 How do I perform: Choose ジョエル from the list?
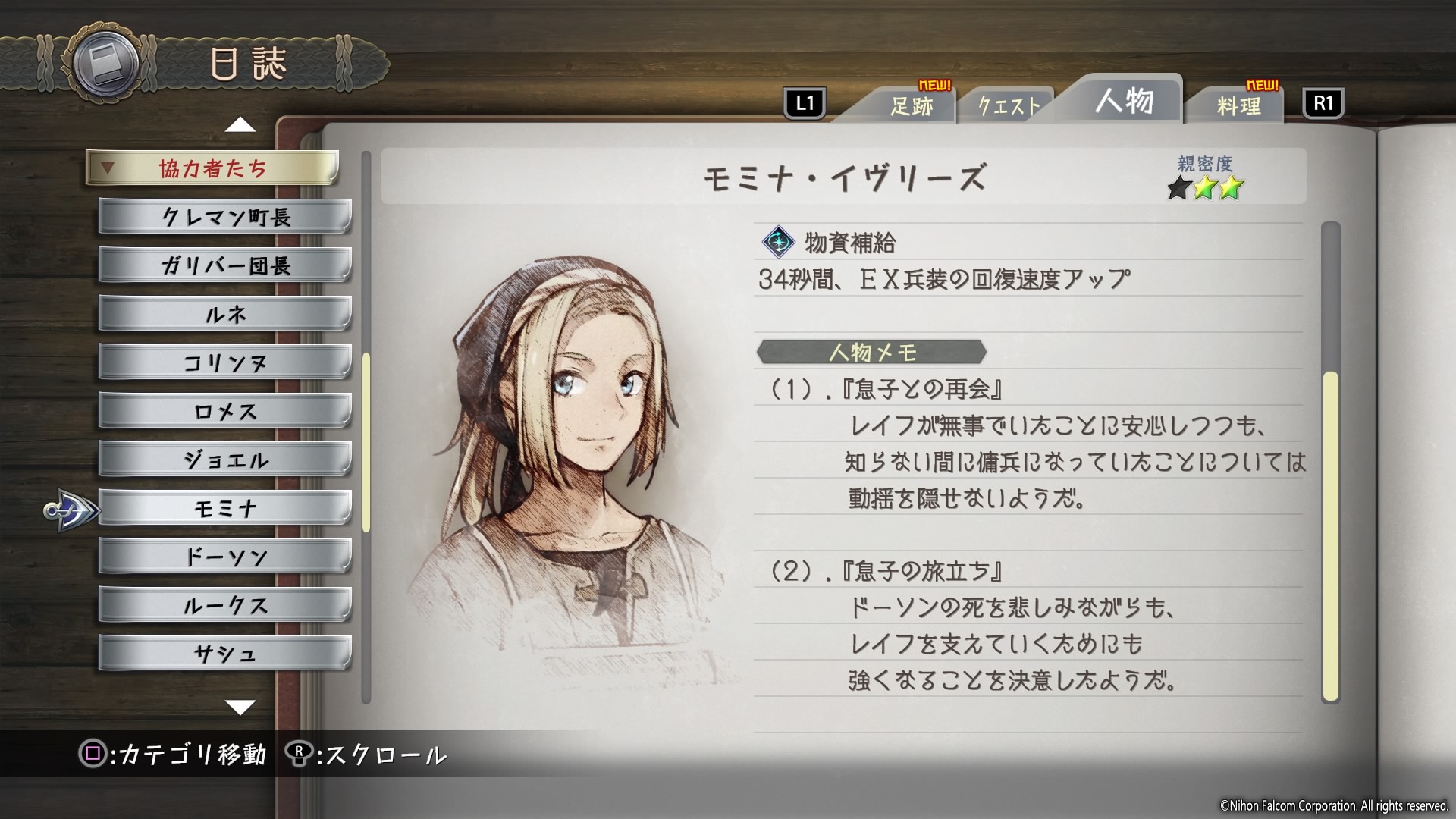pos(225,460)
